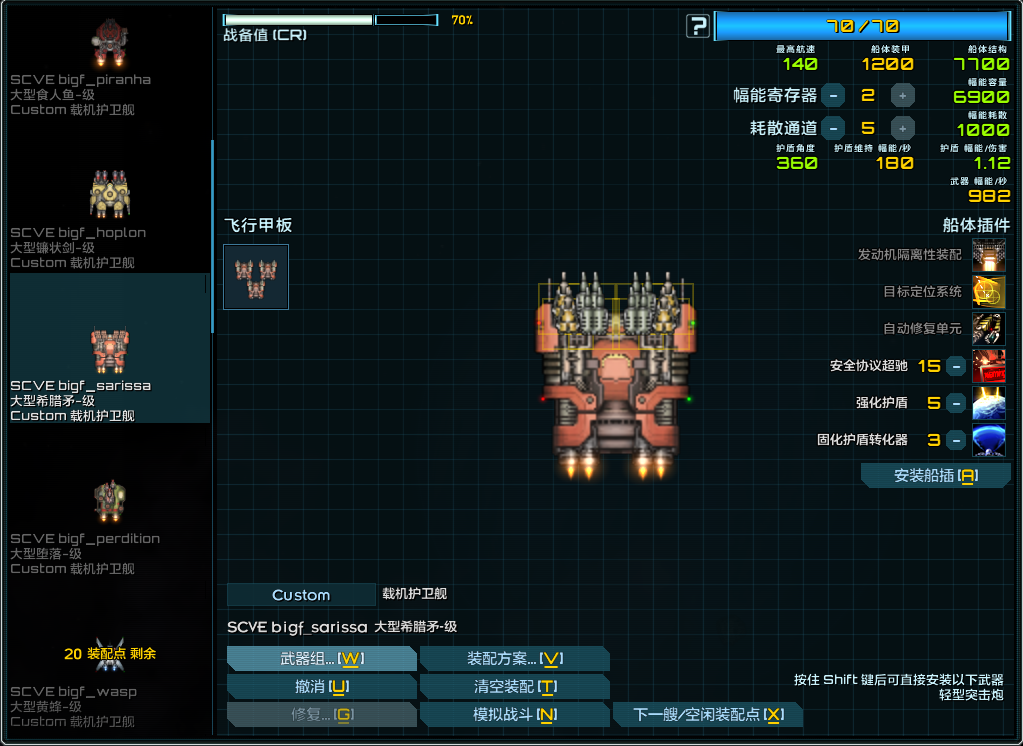The width and height of the screenshot is (1023, 746).
Task: Remove the 安全协议超驰 hullmod
Action: click(956, 366)
